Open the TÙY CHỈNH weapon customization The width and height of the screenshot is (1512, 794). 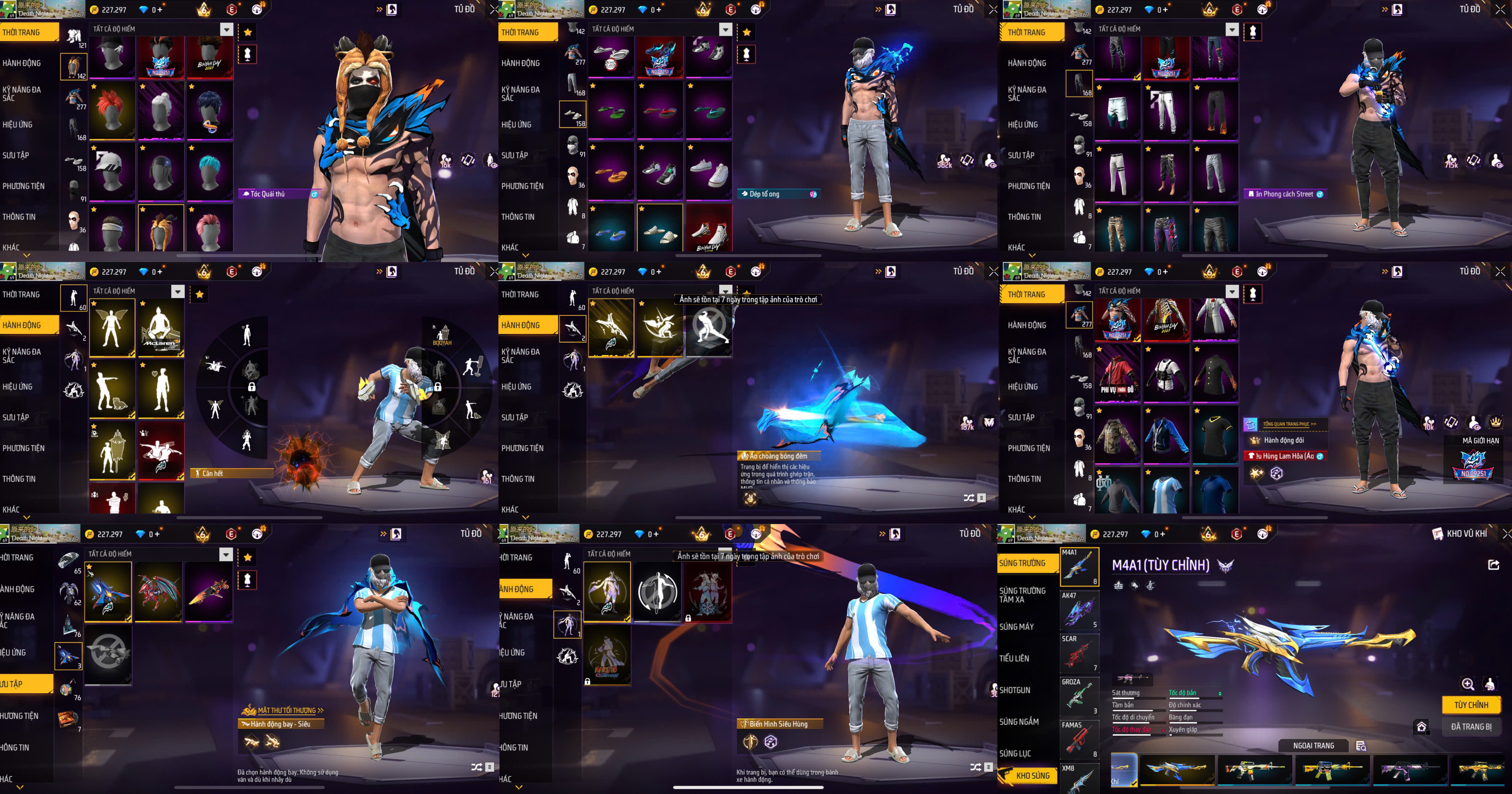[x=1471, y=705]
